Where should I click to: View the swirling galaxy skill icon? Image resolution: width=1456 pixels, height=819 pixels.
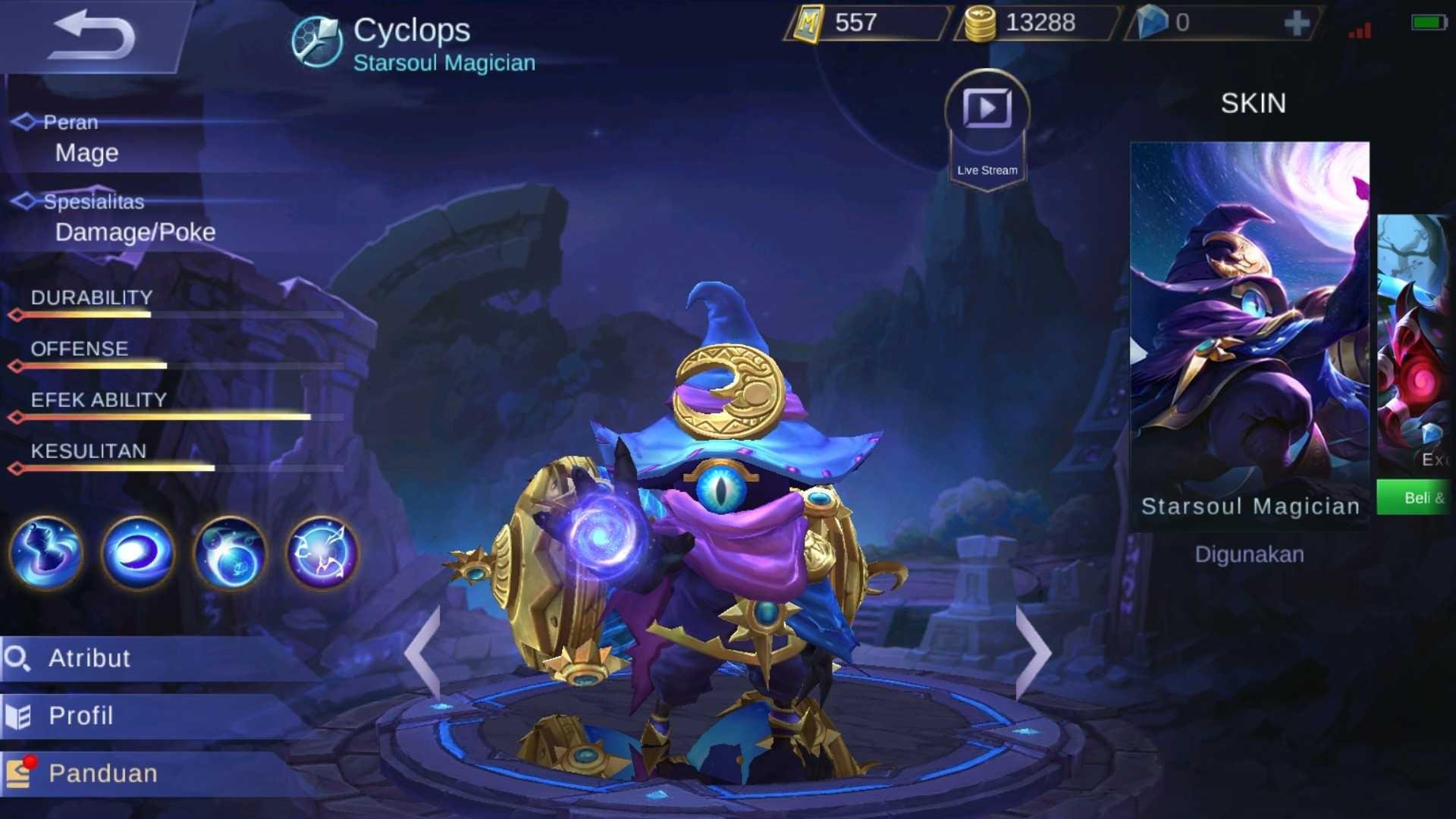138,554
